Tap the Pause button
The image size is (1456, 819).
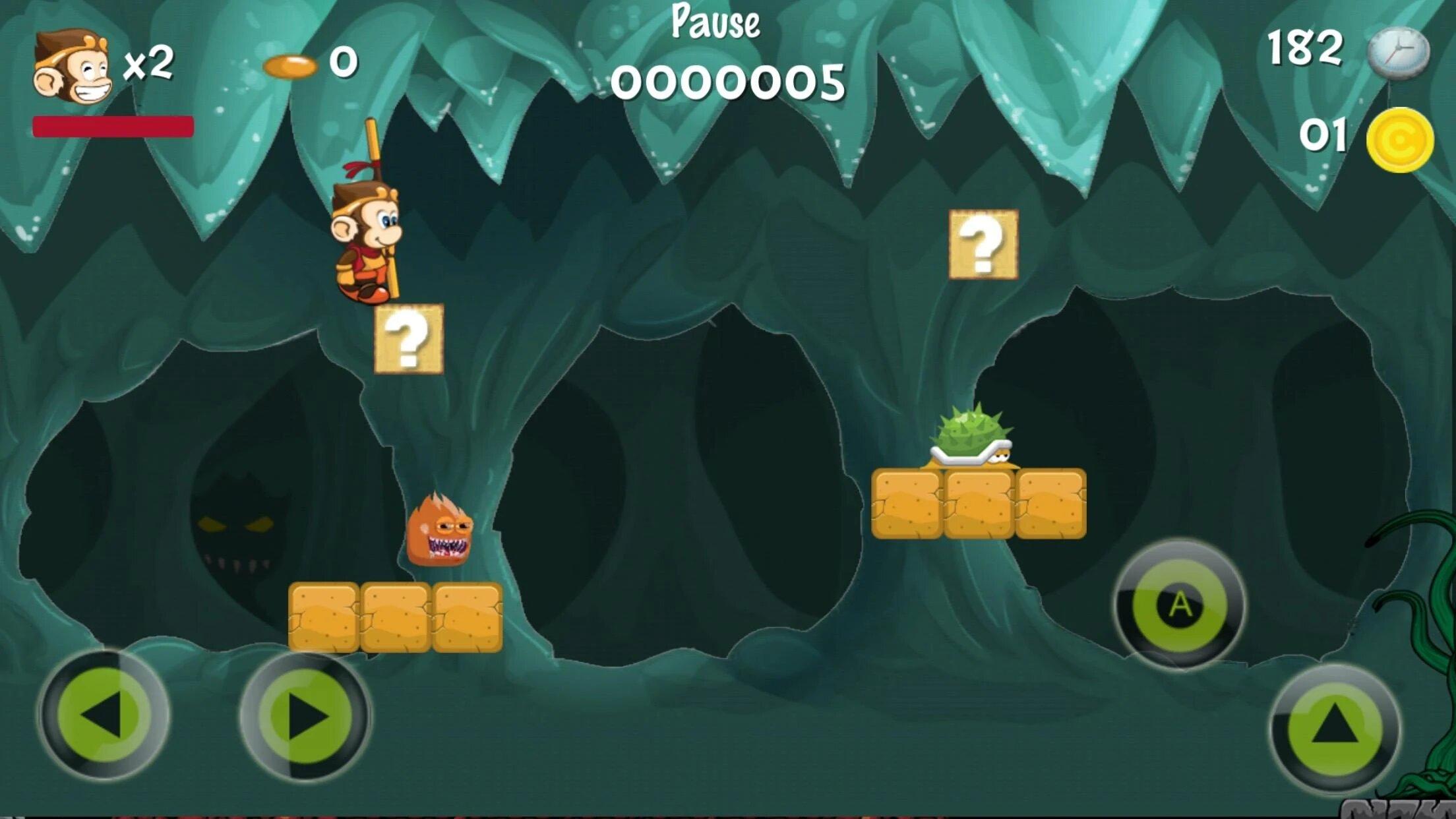pyautogui.click(x=715, y=22)
